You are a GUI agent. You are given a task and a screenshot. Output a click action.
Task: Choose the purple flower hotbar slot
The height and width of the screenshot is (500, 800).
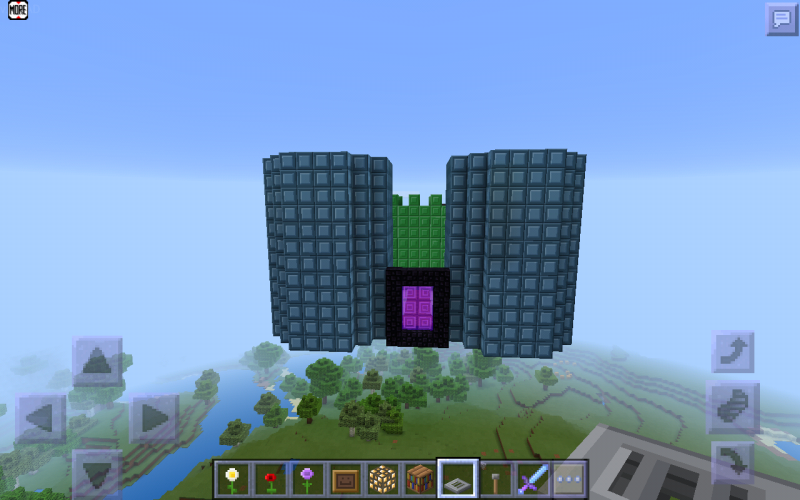tap(307, 478)
